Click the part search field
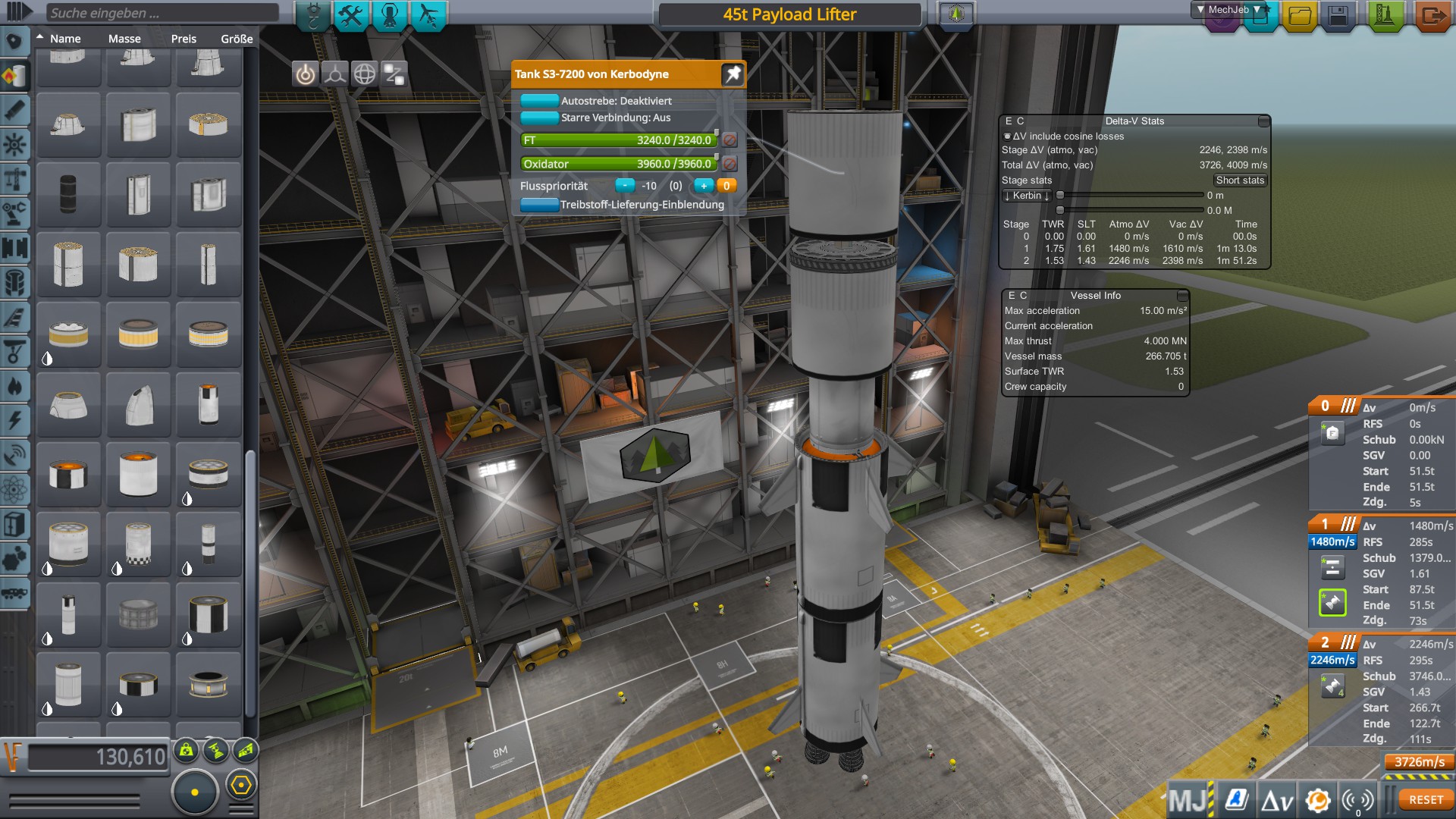 [161, 13]
